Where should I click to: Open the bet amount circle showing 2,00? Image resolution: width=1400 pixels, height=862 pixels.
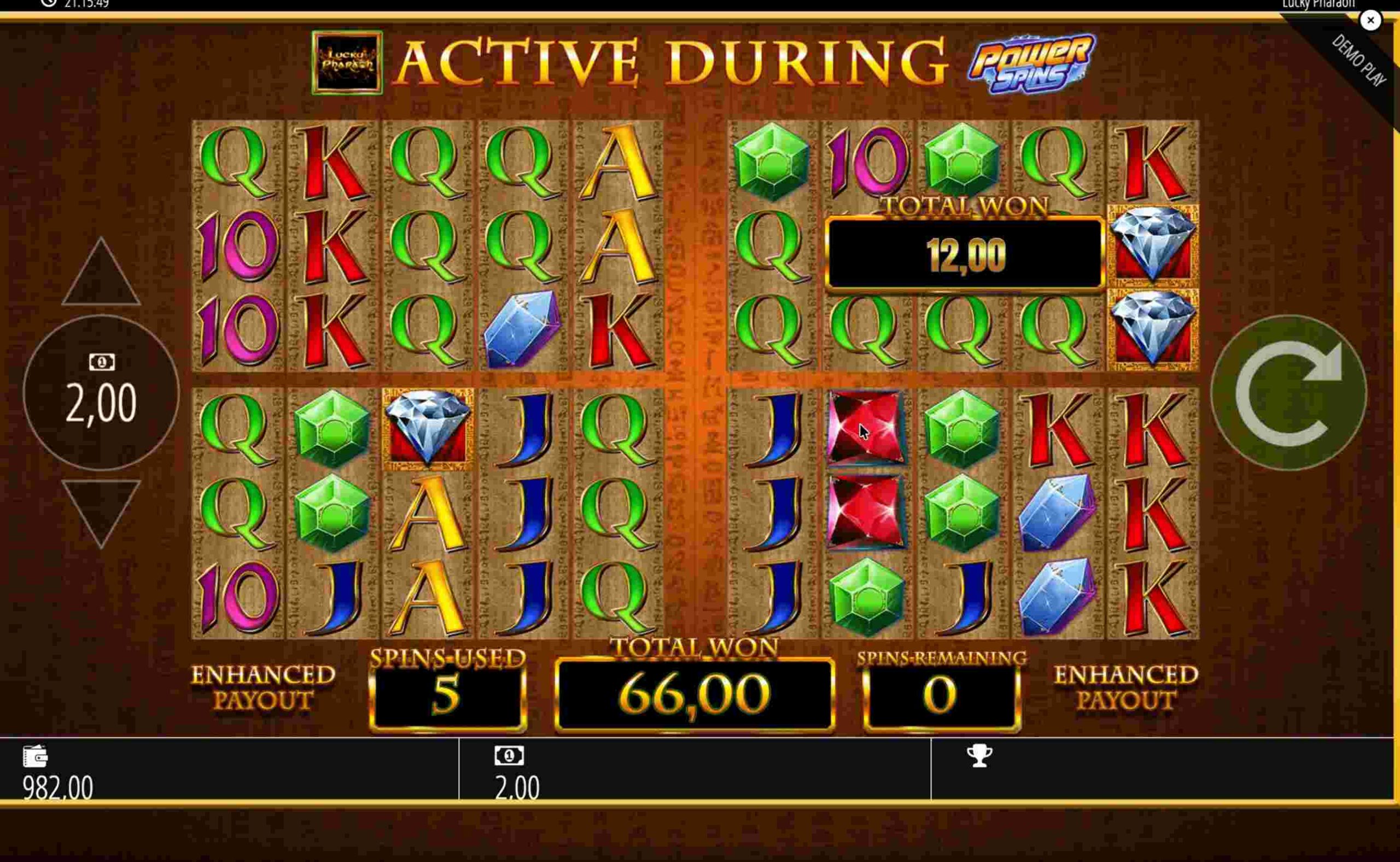coord(102,393)
